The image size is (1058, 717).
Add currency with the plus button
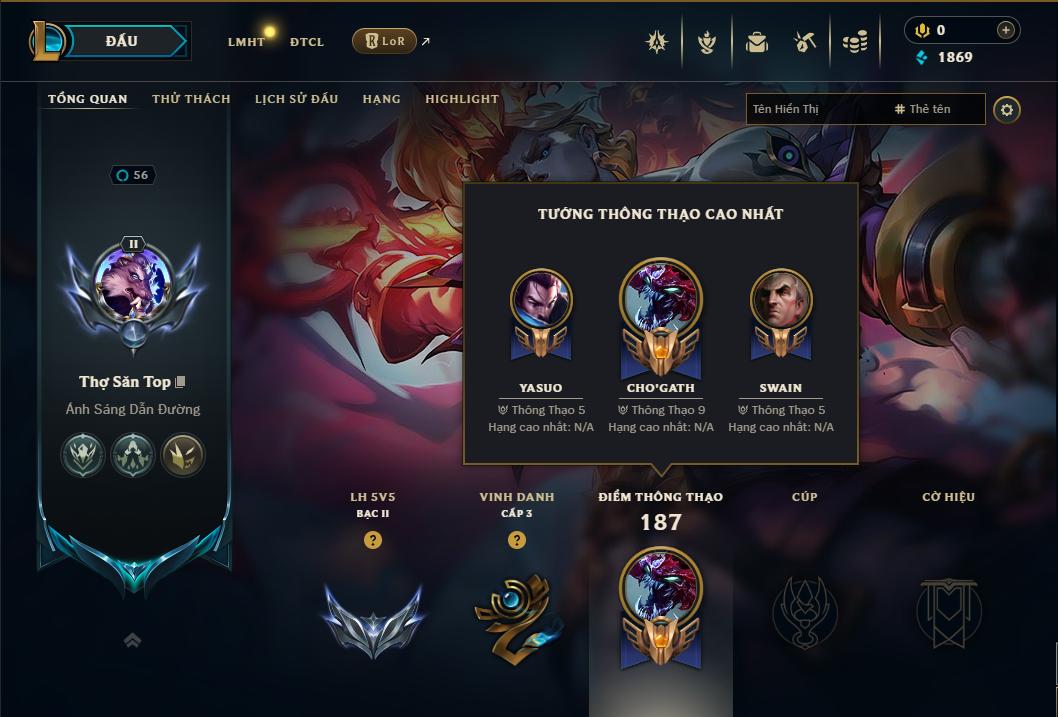(x=1006, y=30)
